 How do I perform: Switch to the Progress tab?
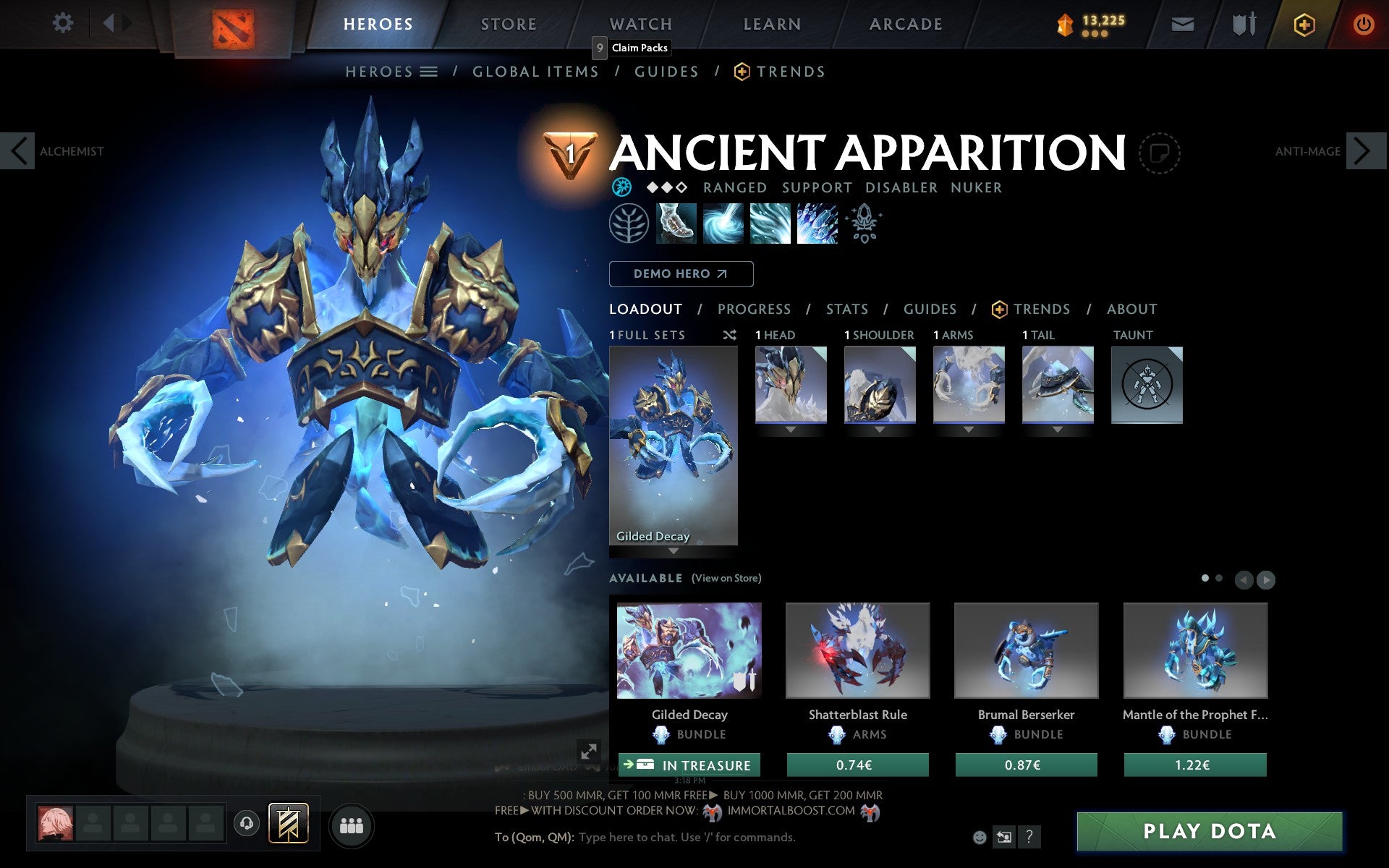[754, 309]
